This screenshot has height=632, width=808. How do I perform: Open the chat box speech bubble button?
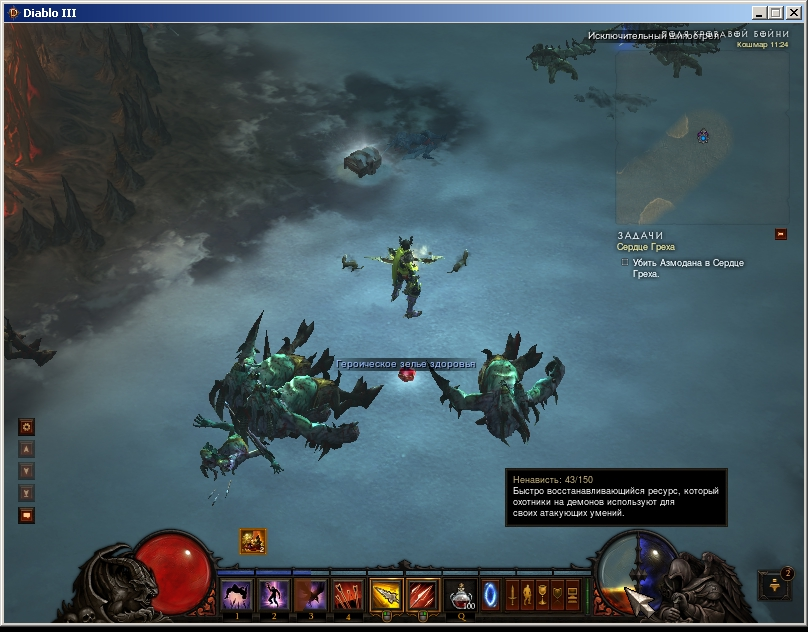27,516
